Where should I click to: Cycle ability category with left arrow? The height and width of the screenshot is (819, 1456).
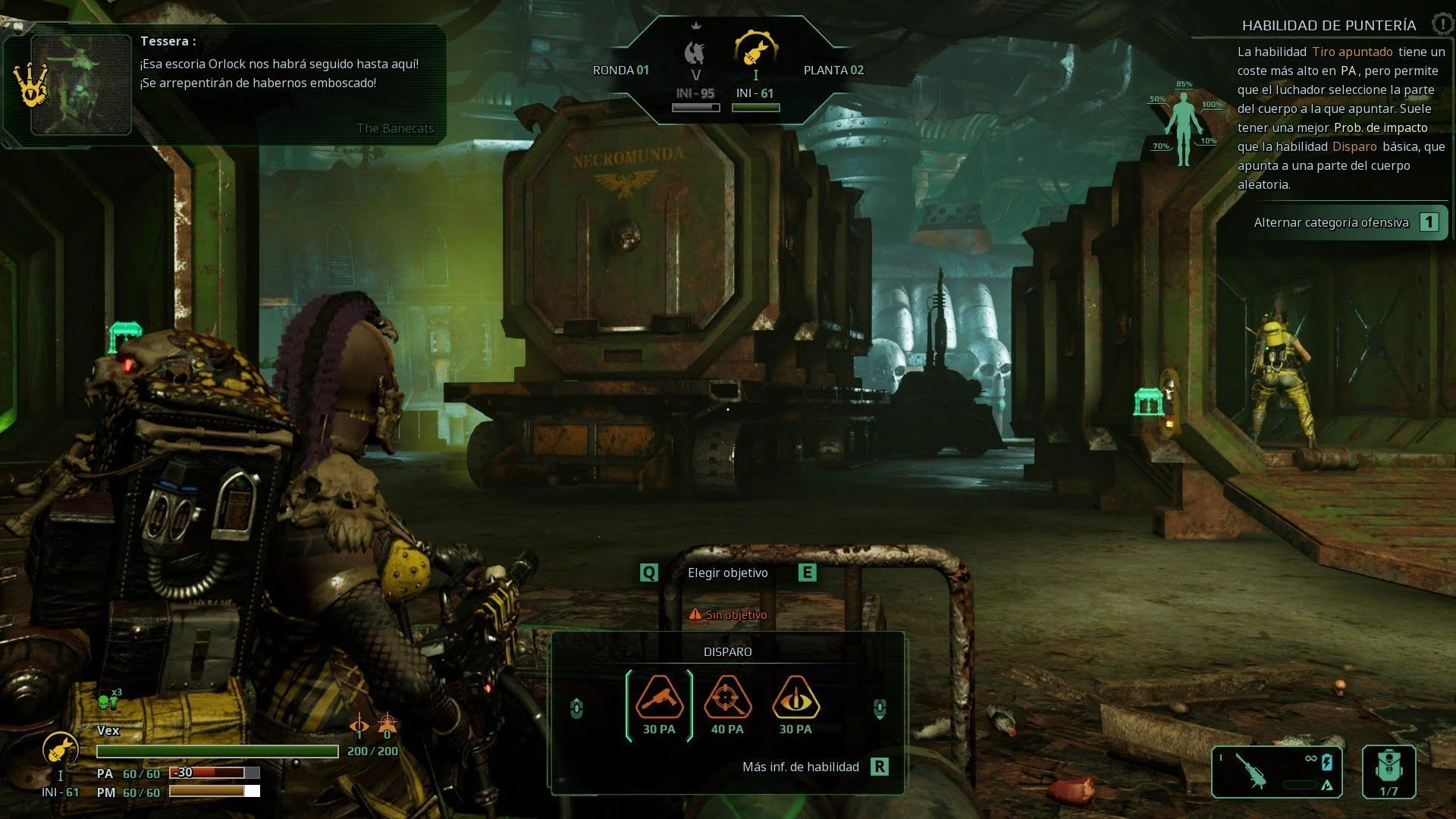click(x=576, y=708)
